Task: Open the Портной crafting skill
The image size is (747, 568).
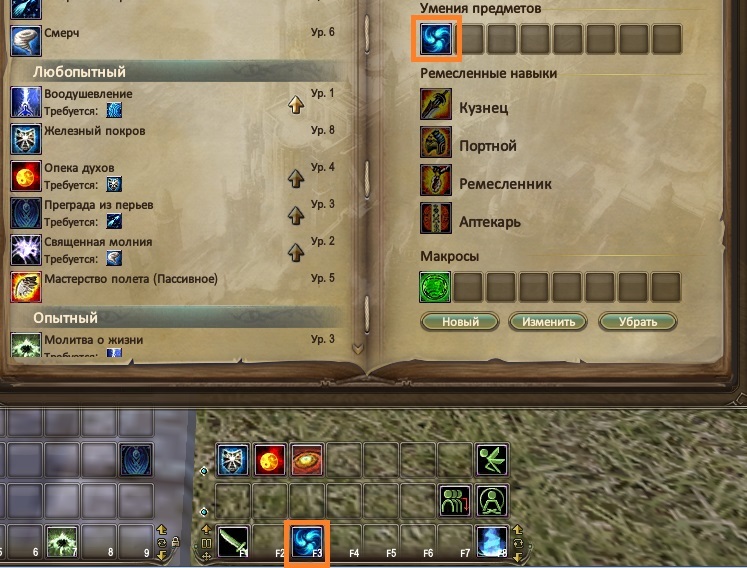Action: [436, 145]
